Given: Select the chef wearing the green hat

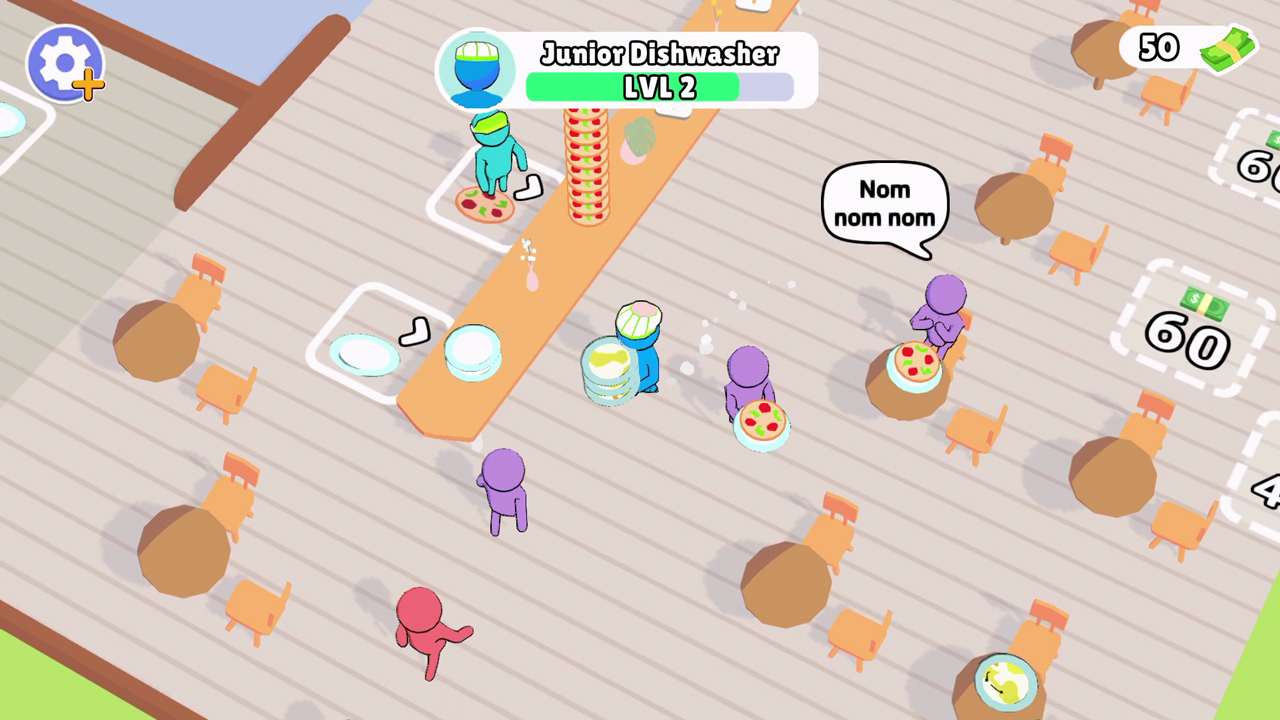Looking at the screenshot, I should point(495,160).
